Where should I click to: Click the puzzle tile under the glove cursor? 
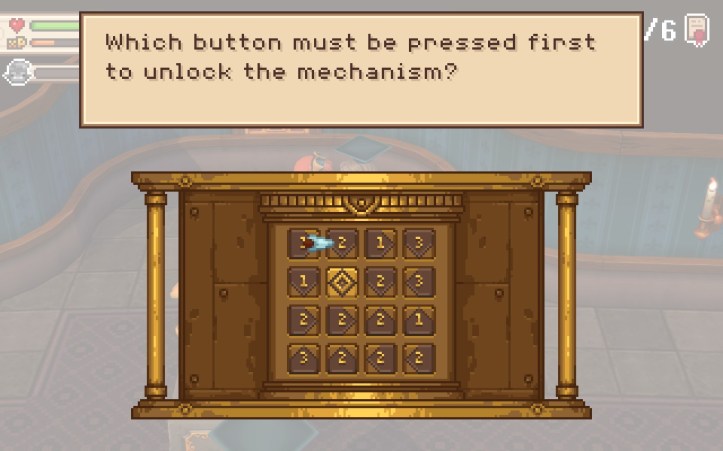304,243
